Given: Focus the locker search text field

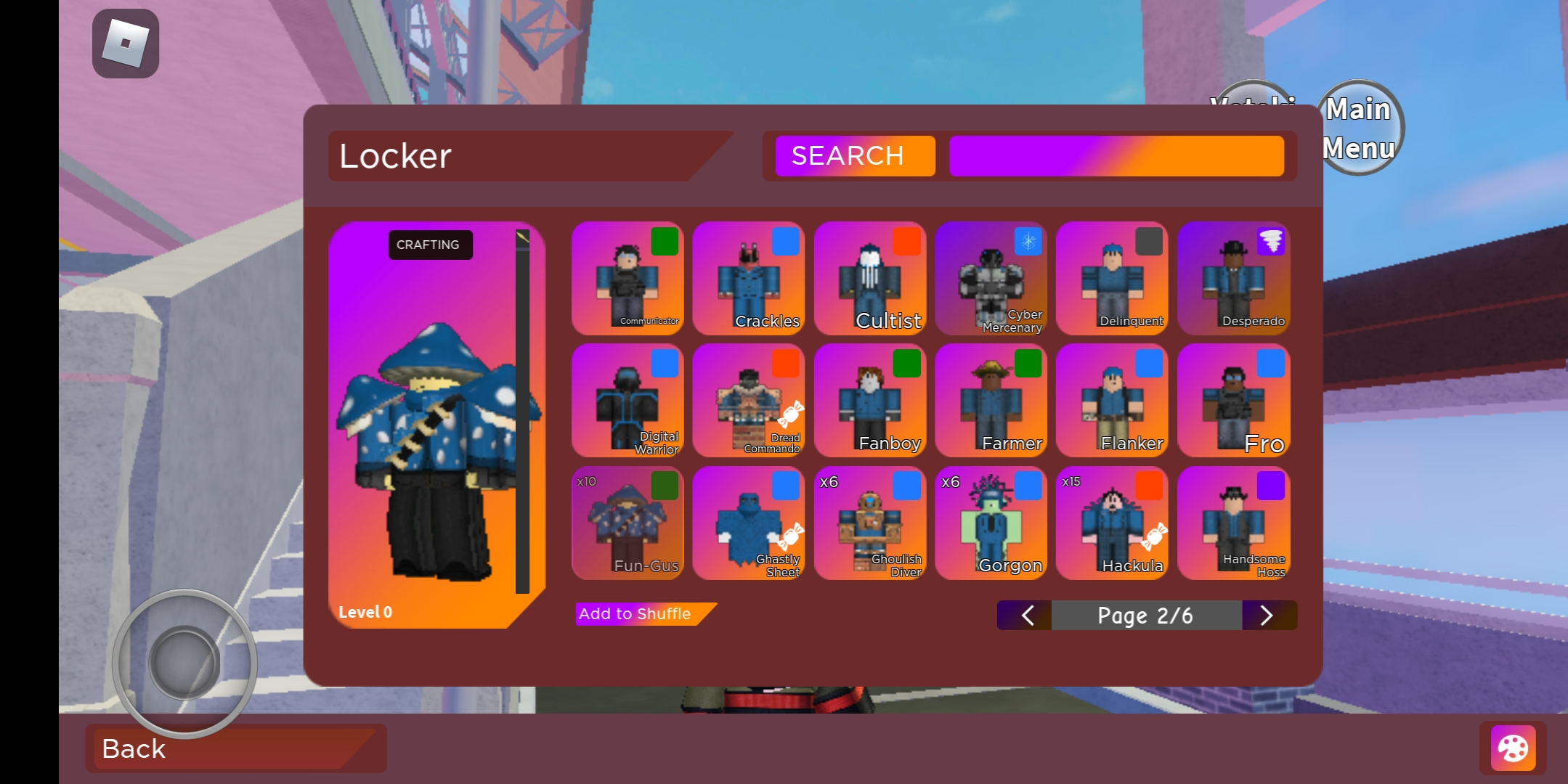Looking at the screenshot, I should pos(1116,156).
